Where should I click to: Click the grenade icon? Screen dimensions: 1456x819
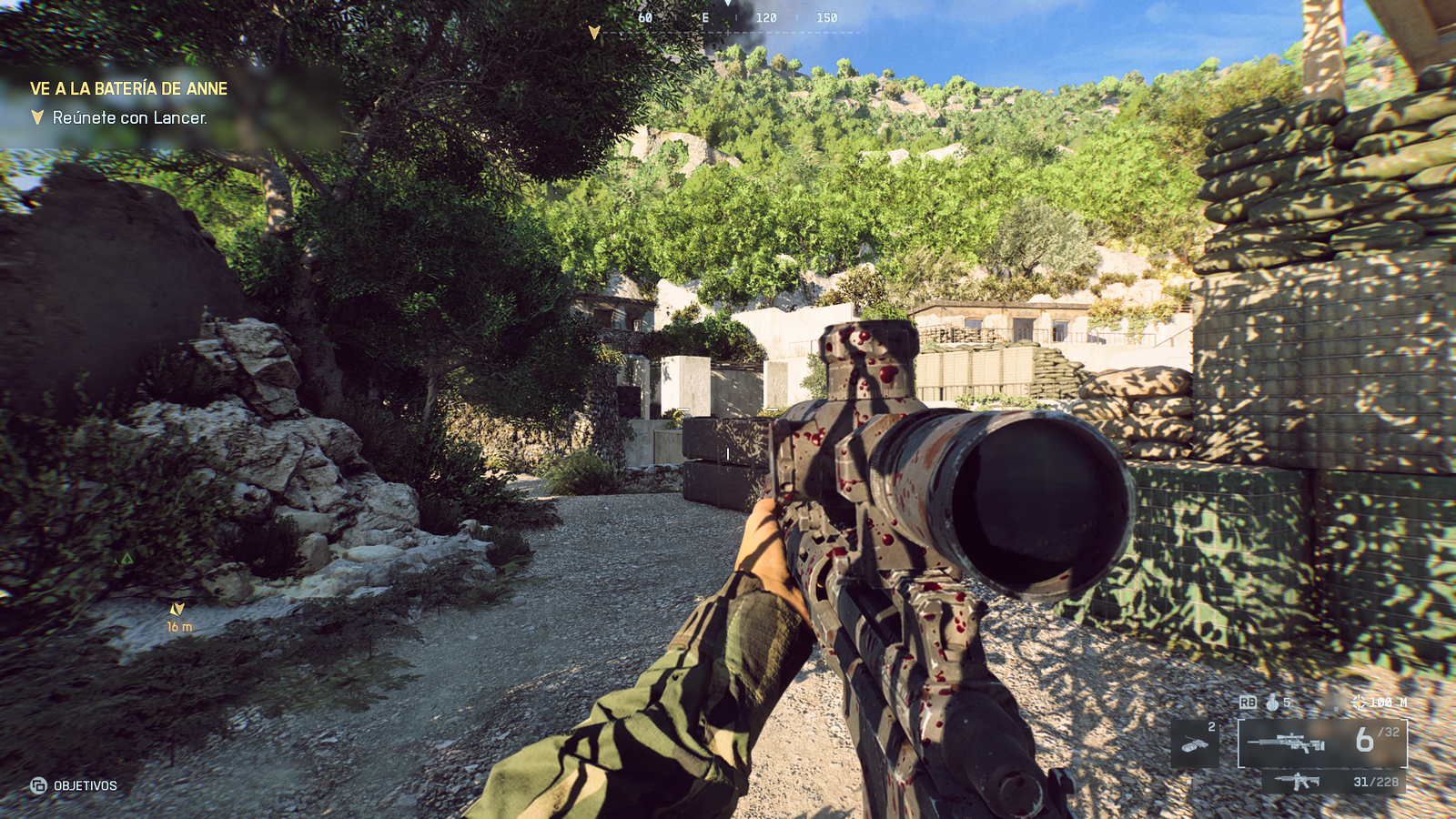(1272, 703)
